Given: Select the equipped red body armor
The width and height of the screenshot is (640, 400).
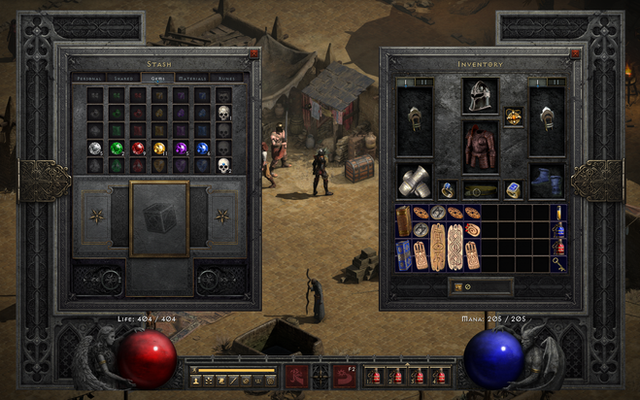Looking at the screenshot, I should tap(480, 146).
